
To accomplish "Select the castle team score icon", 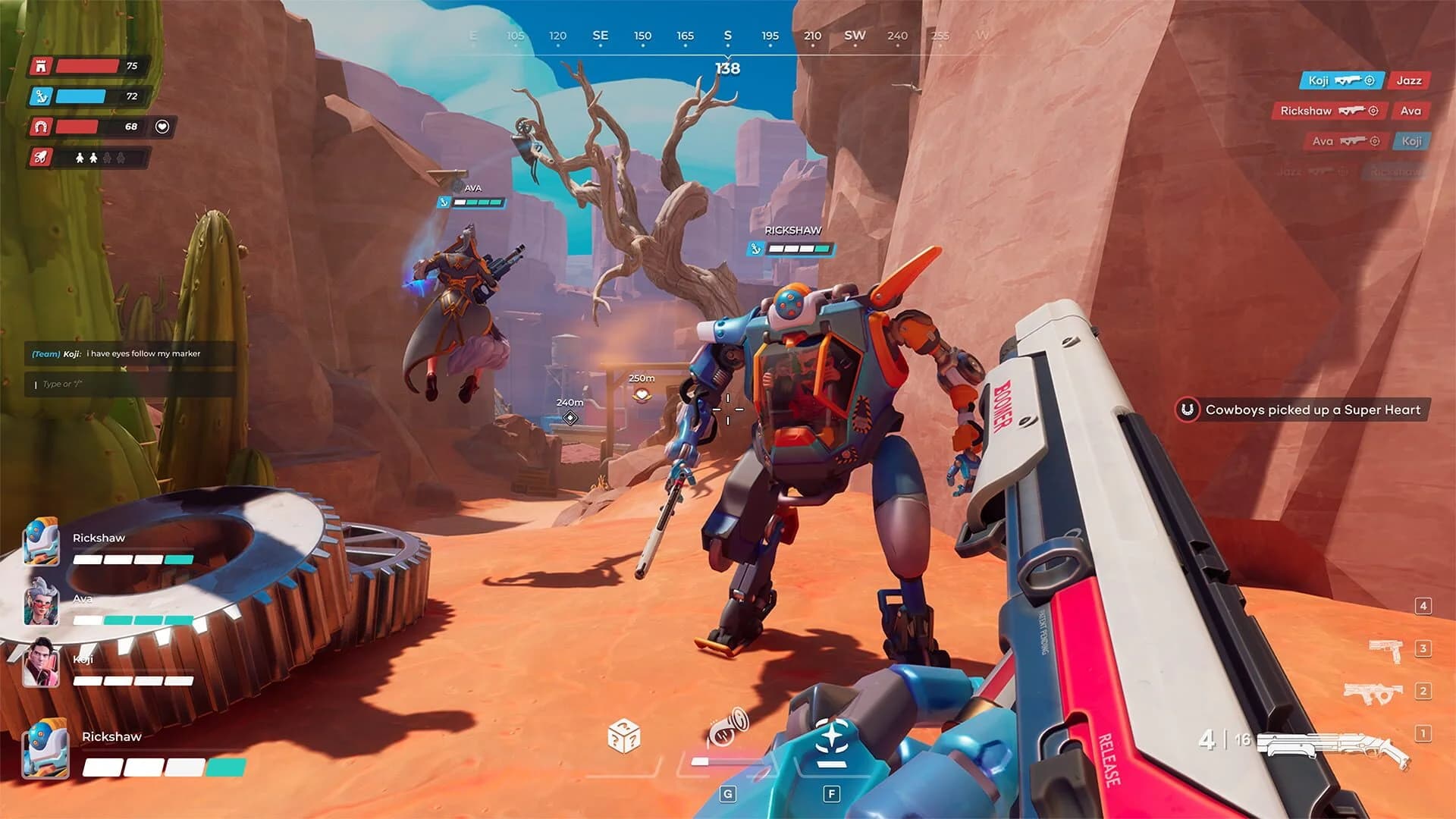I will 41,67.
